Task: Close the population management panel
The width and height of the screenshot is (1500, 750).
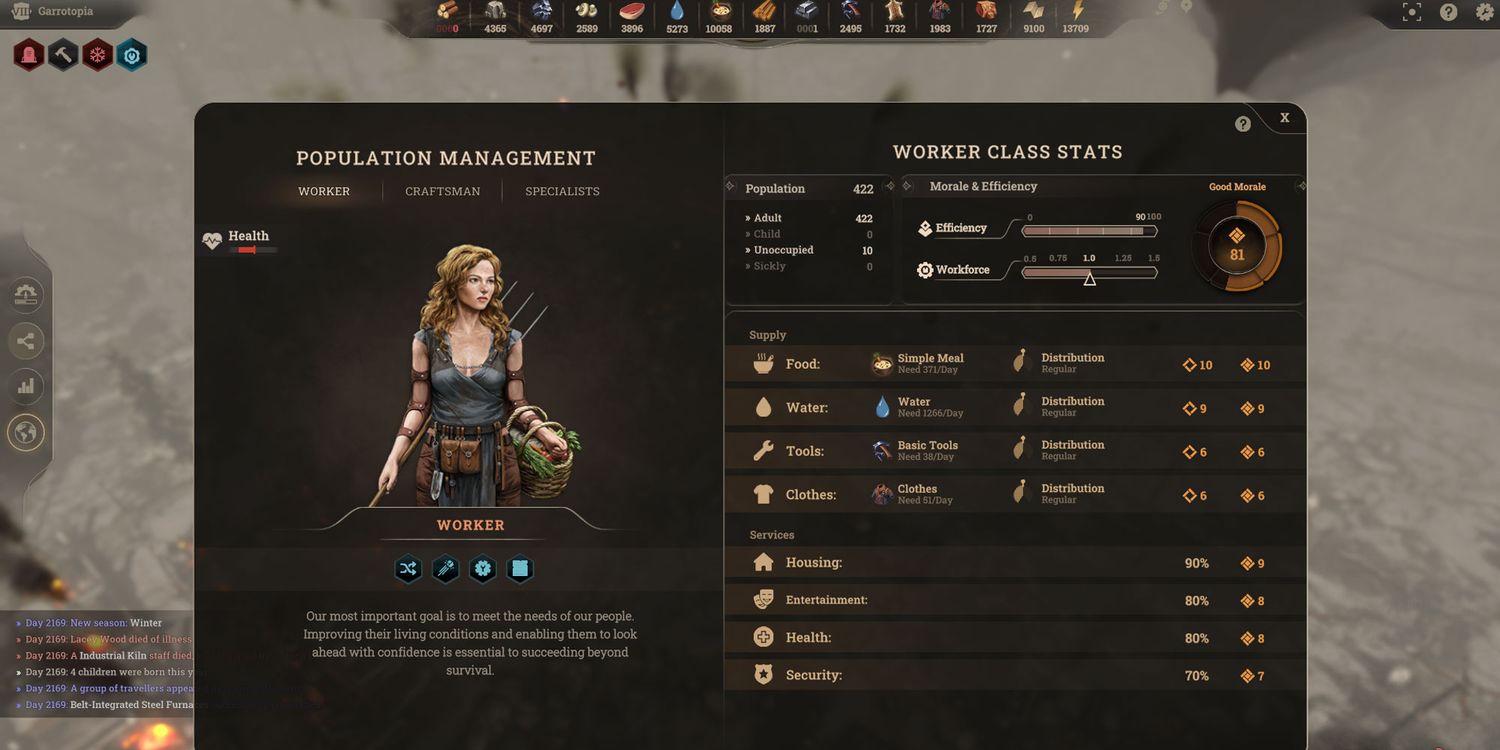Action: click(1284, 118)
